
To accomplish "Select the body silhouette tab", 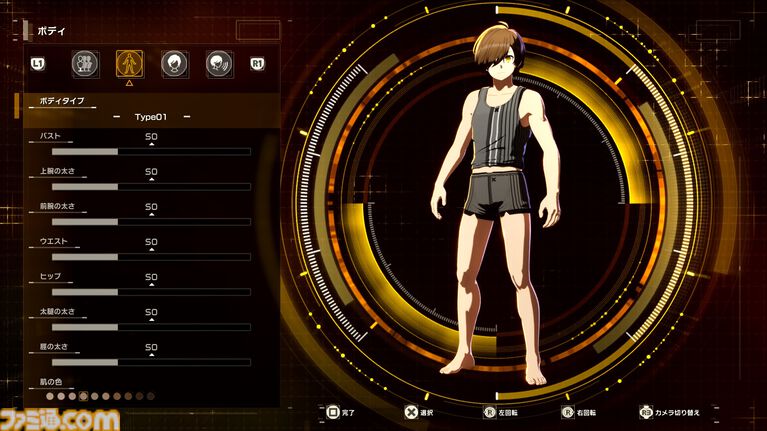I will [129, 64].
